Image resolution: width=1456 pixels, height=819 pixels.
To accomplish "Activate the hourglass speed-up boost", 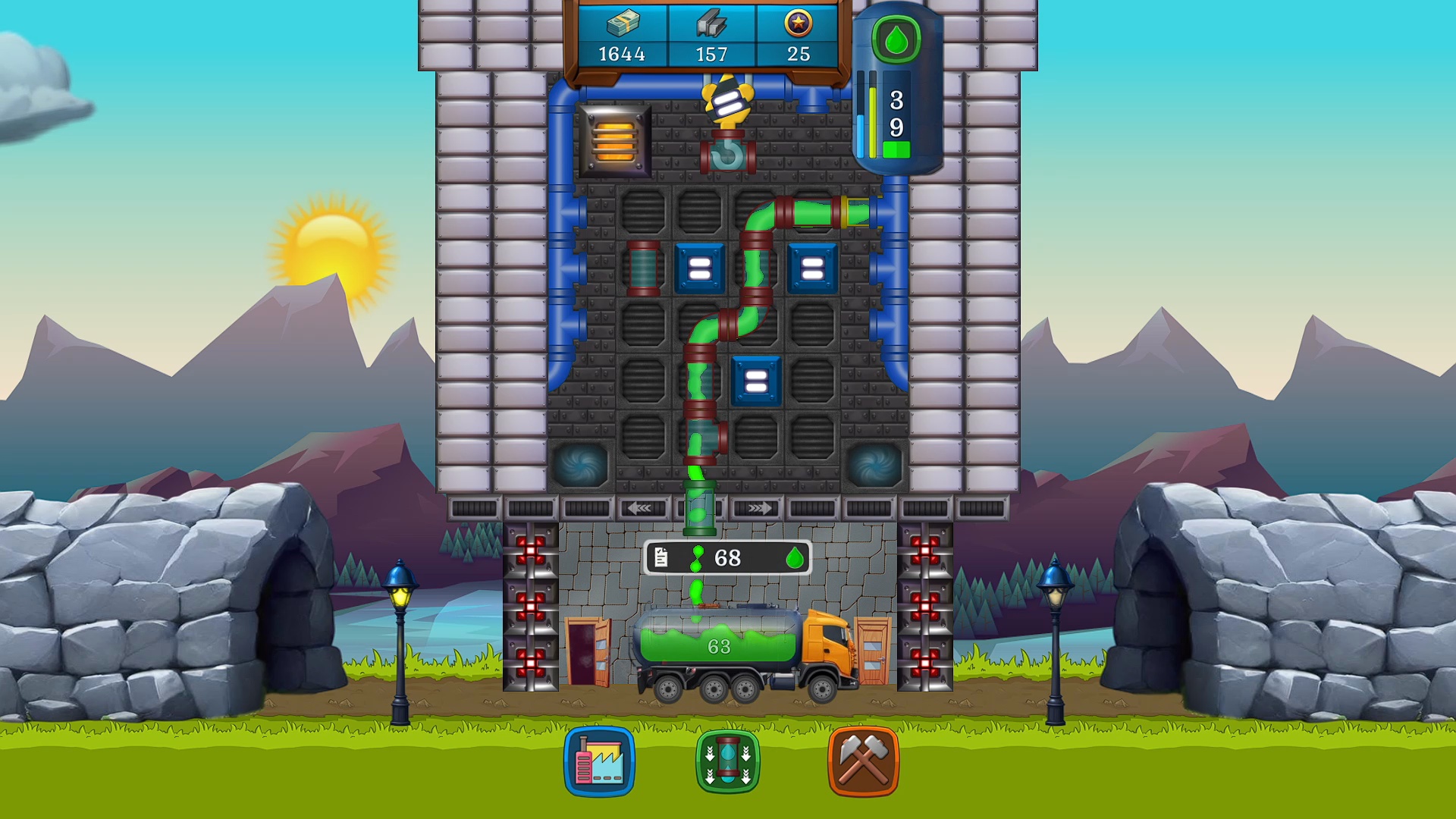I will [x=728, y=762].
